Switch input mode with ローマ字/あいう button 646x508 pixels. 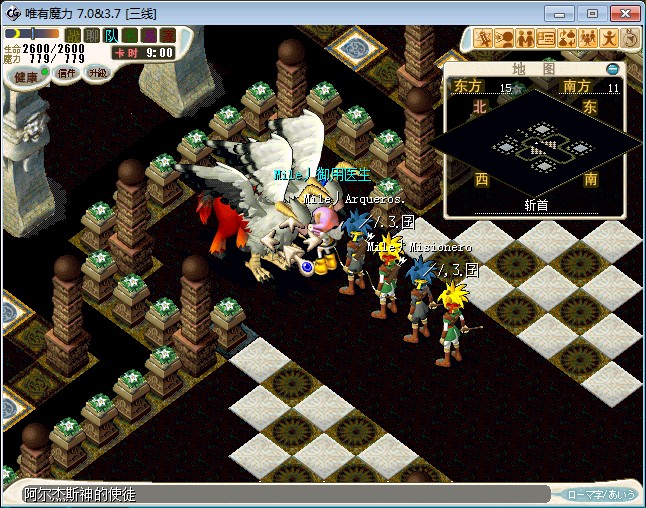[601, 494]
